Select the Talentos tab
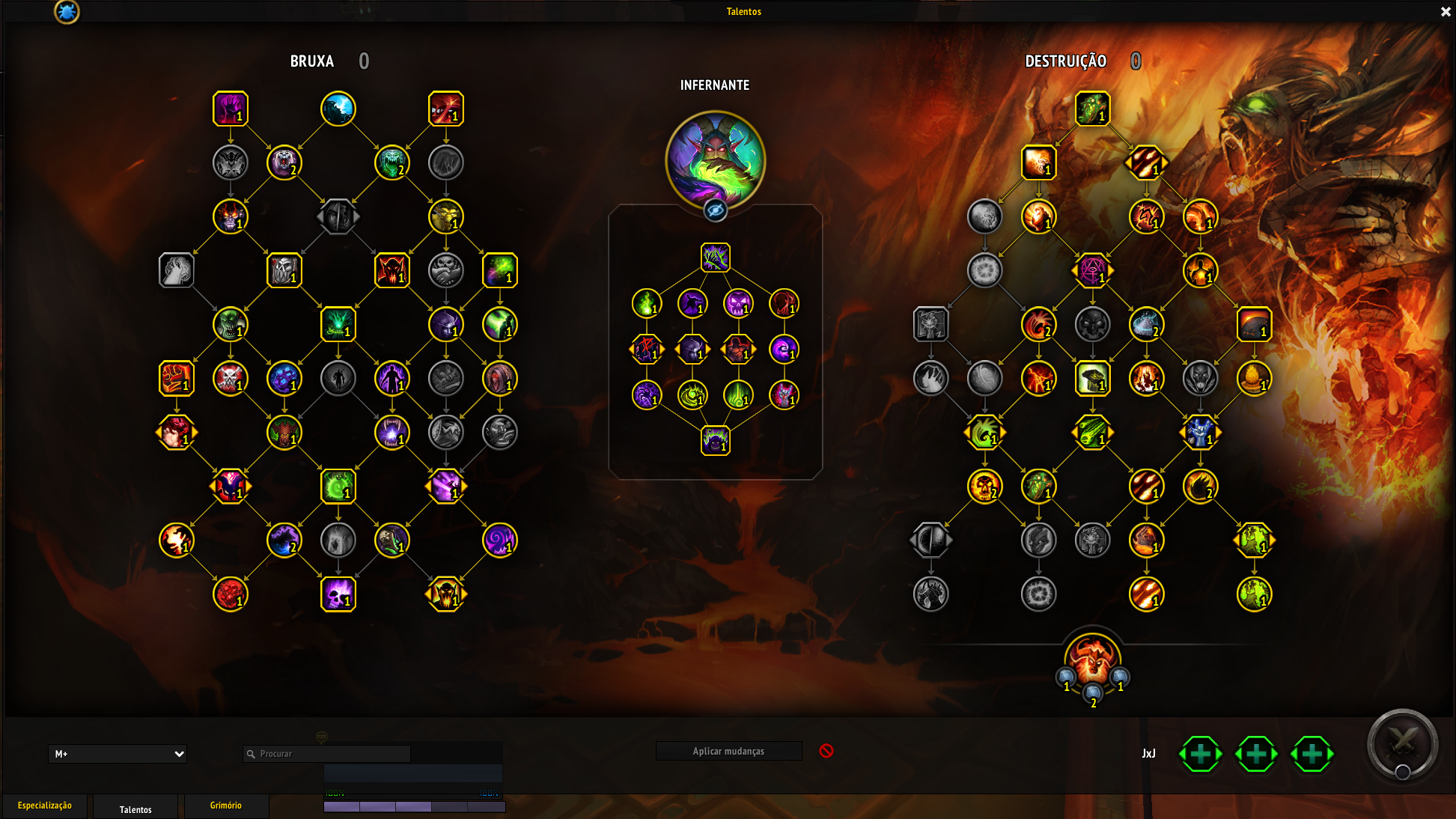 [x=135, y=809]
